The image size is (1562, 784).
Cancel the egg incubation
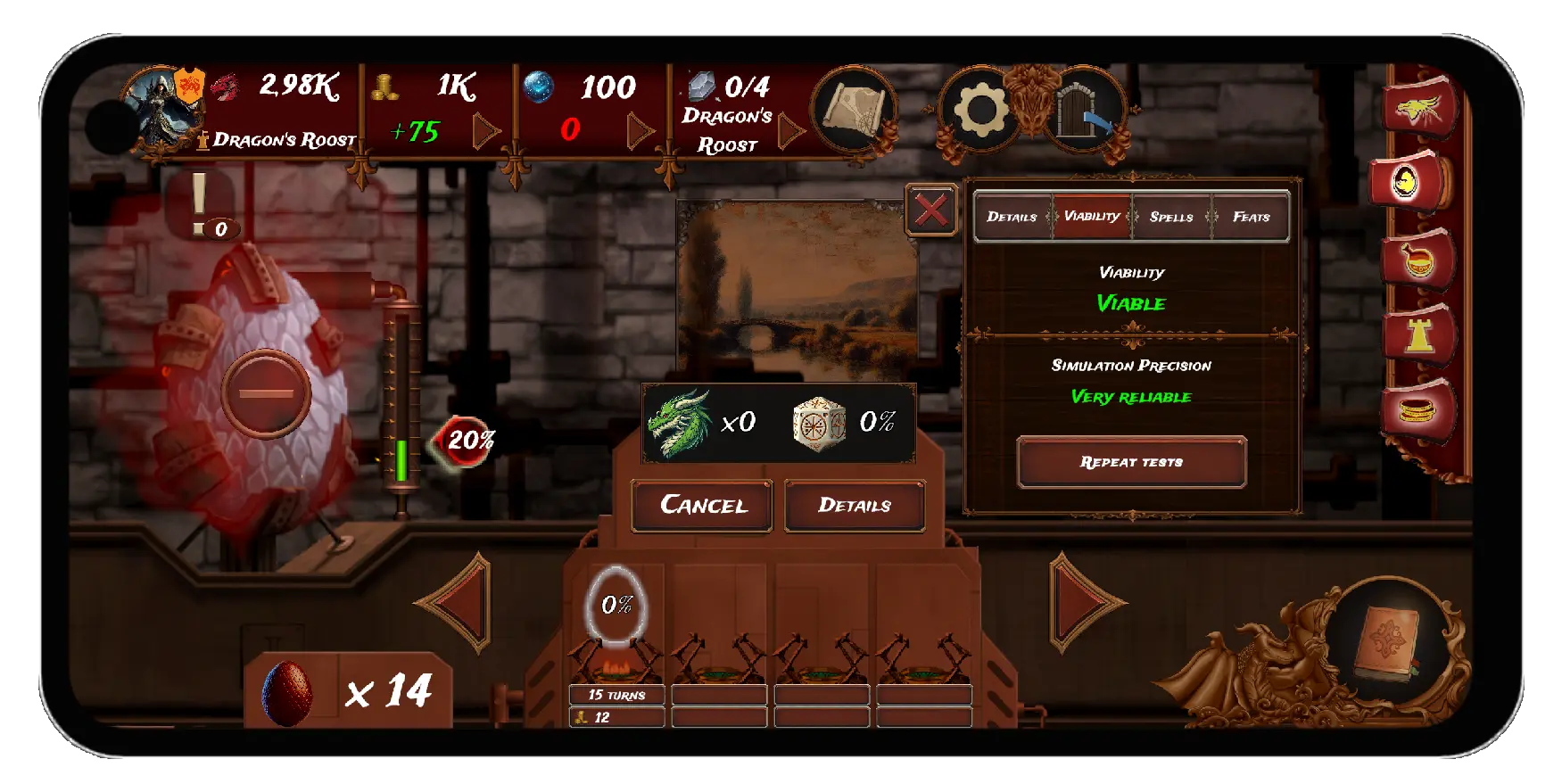coord(702,506)
